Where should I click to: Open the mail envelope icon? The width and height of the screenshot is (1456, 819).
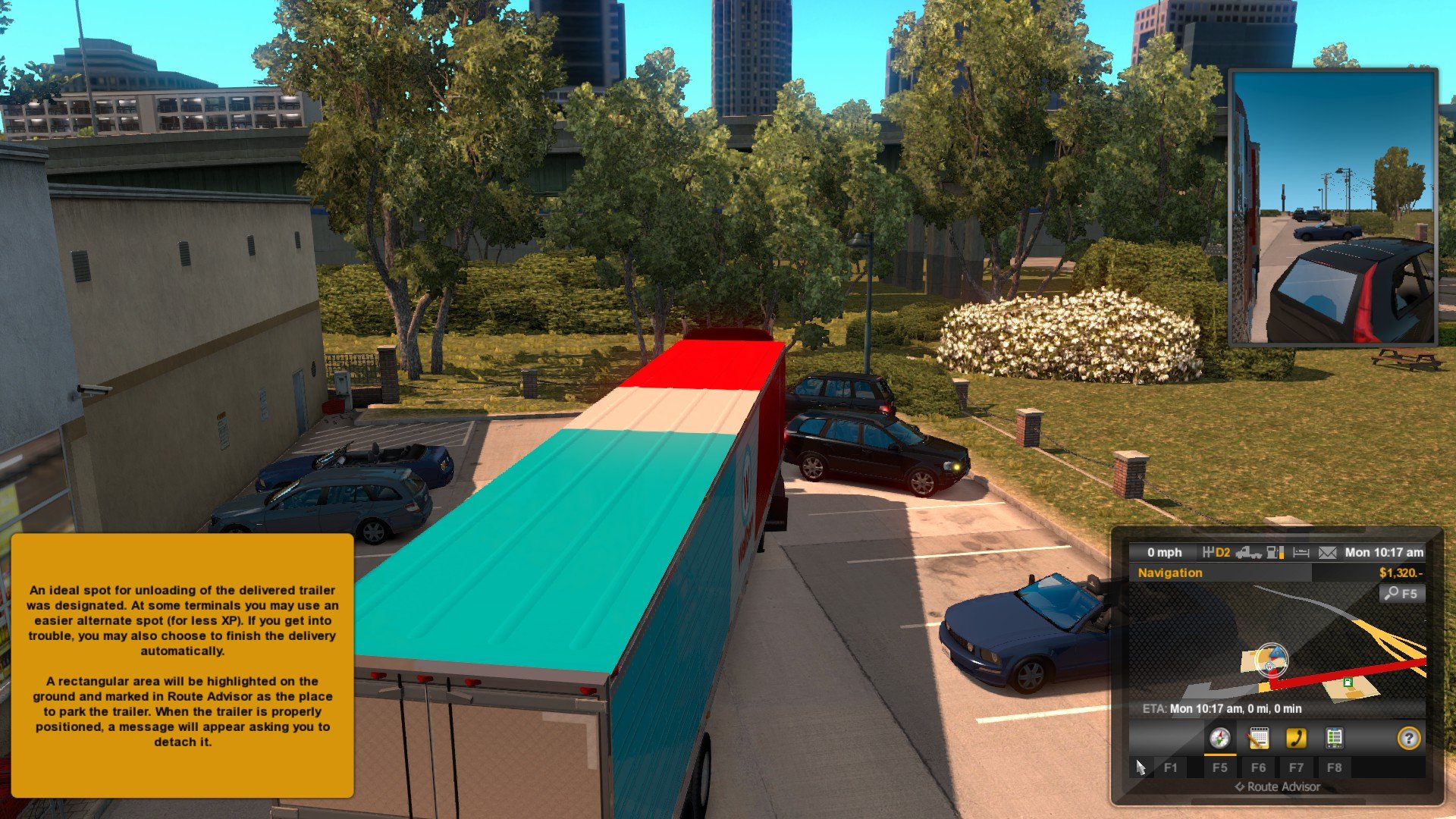[1327, 553]
